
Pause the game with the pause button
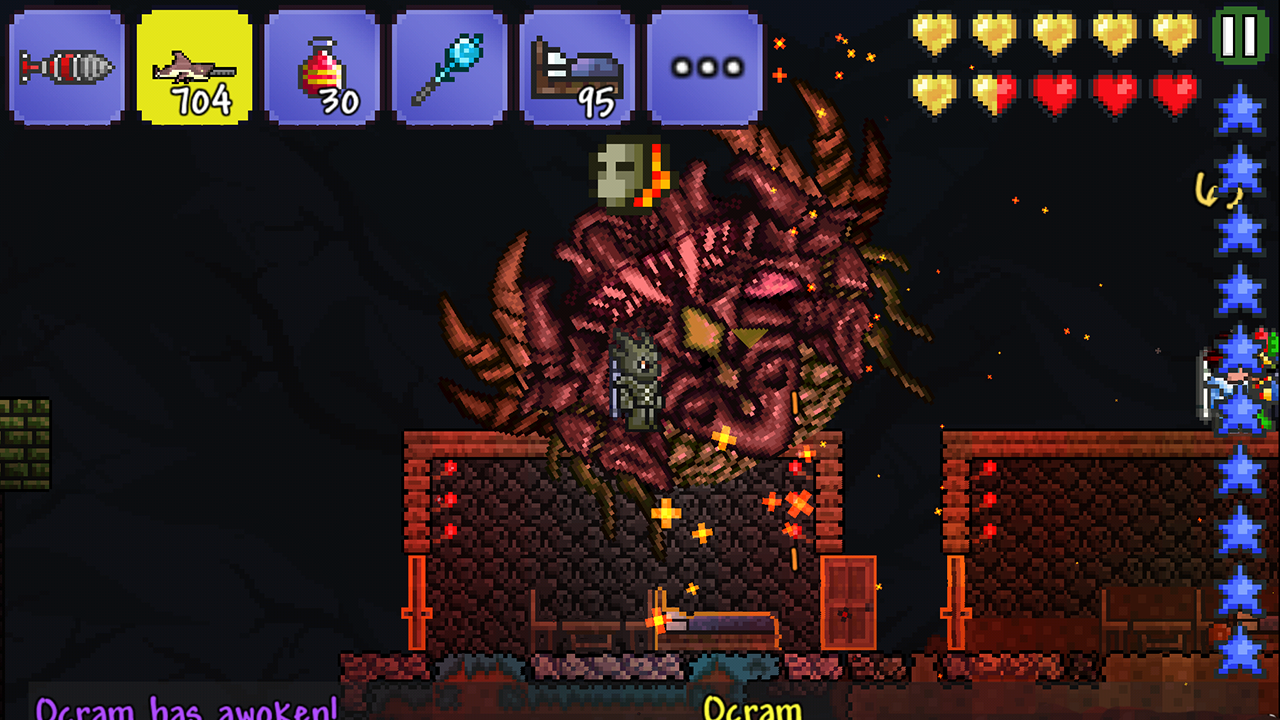(1240, 35)
